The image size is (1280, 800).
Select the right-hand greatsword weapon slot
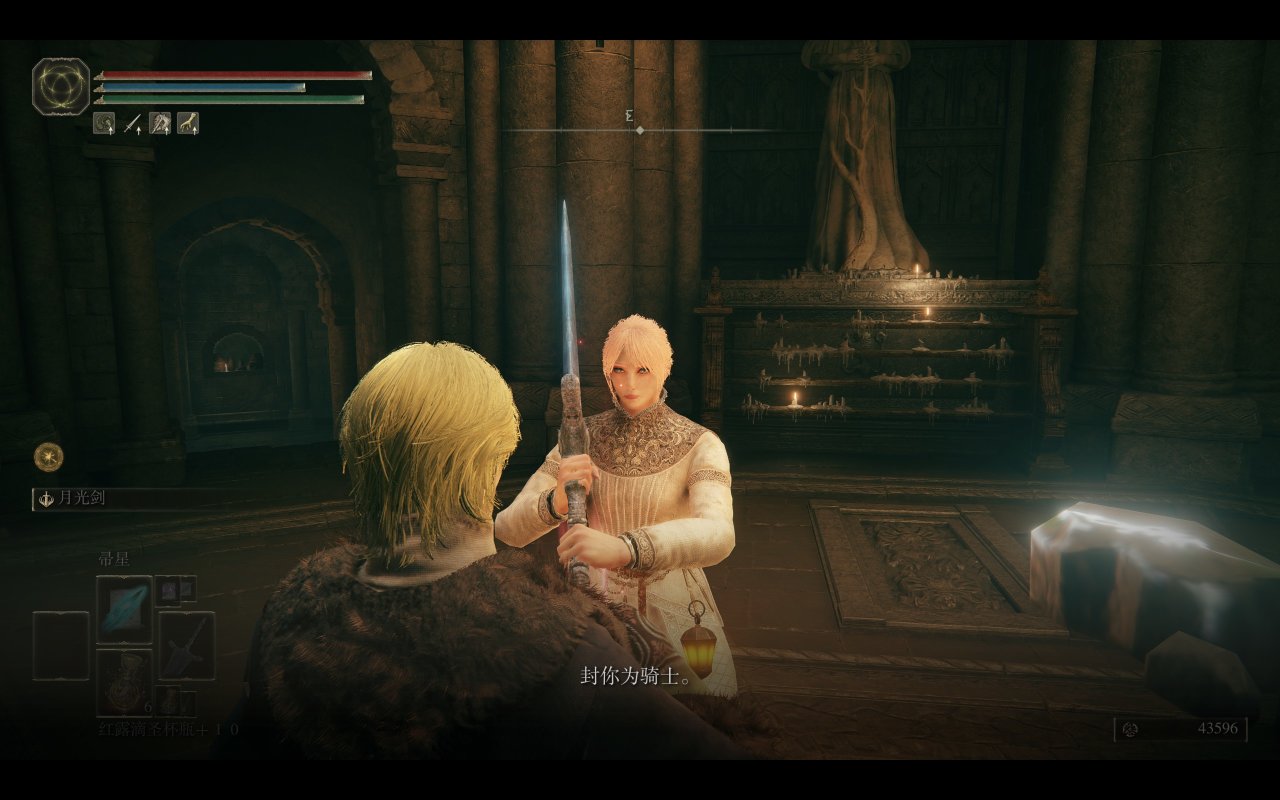click(x=186, y=645)
